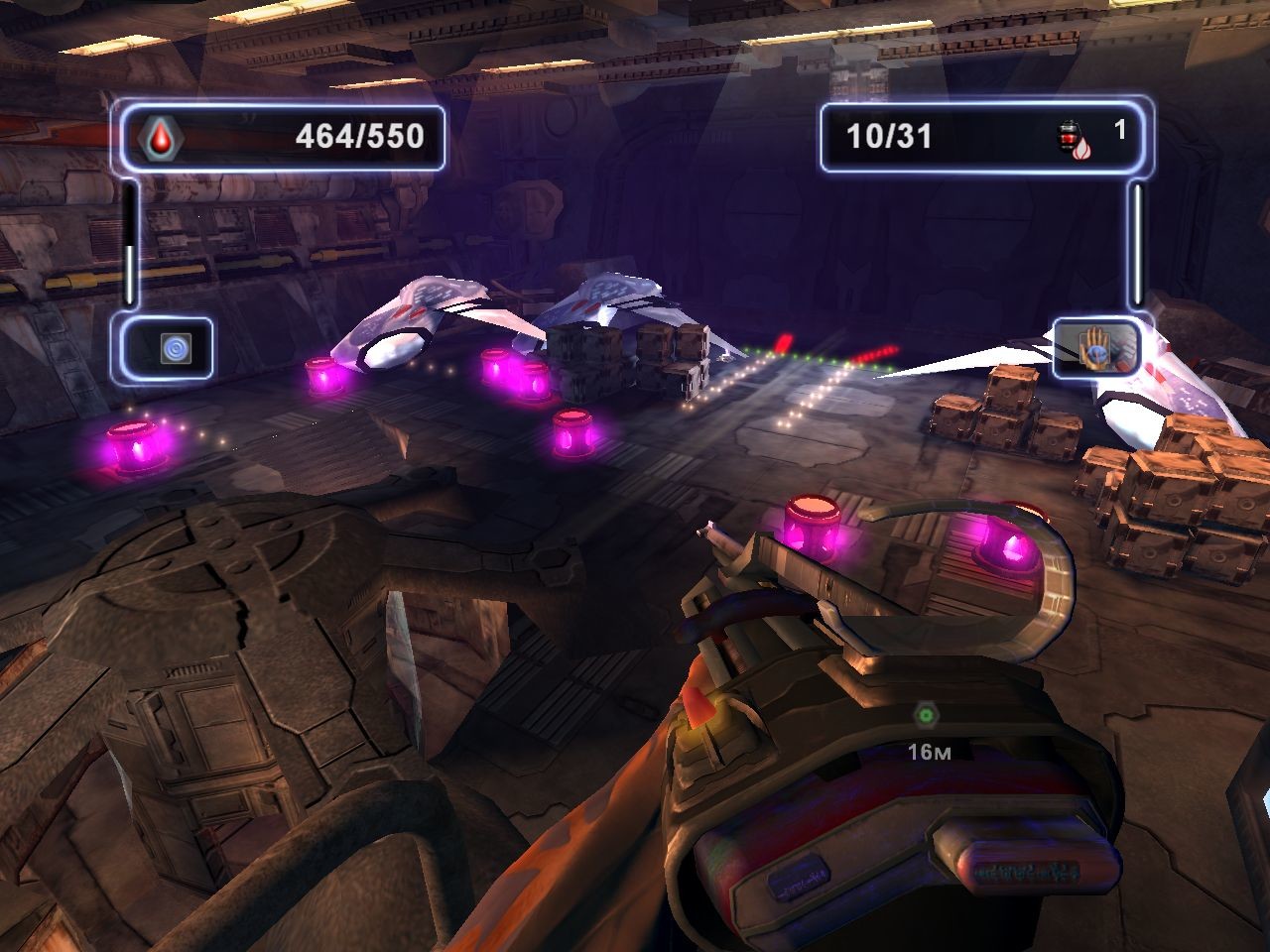Select the green objective waypoint marker
Screen dimensions: 1270x952
pos(926,714)
